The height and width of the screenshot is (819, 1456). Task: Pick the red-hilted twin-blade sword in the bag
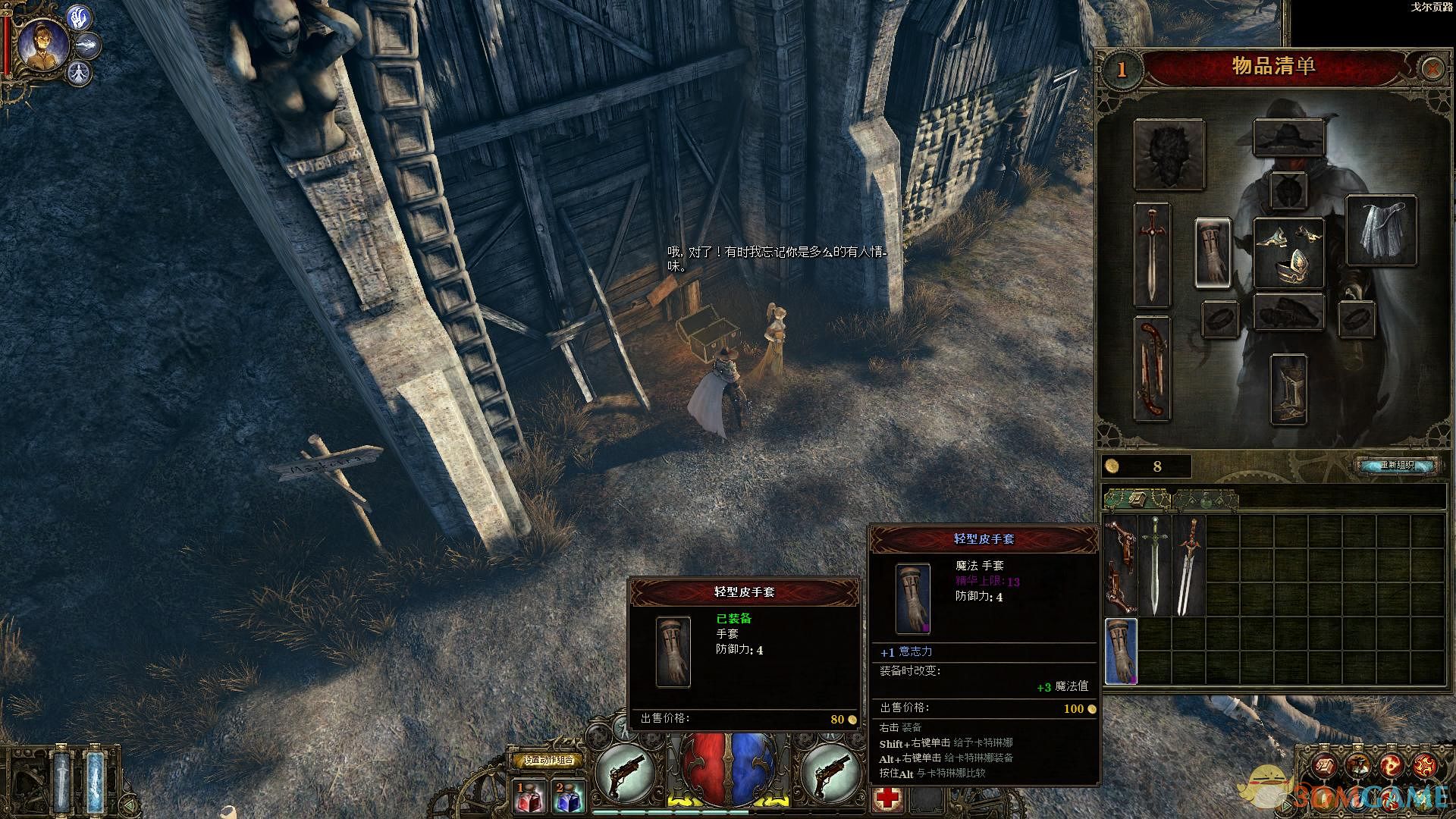tap(1188, 566)
